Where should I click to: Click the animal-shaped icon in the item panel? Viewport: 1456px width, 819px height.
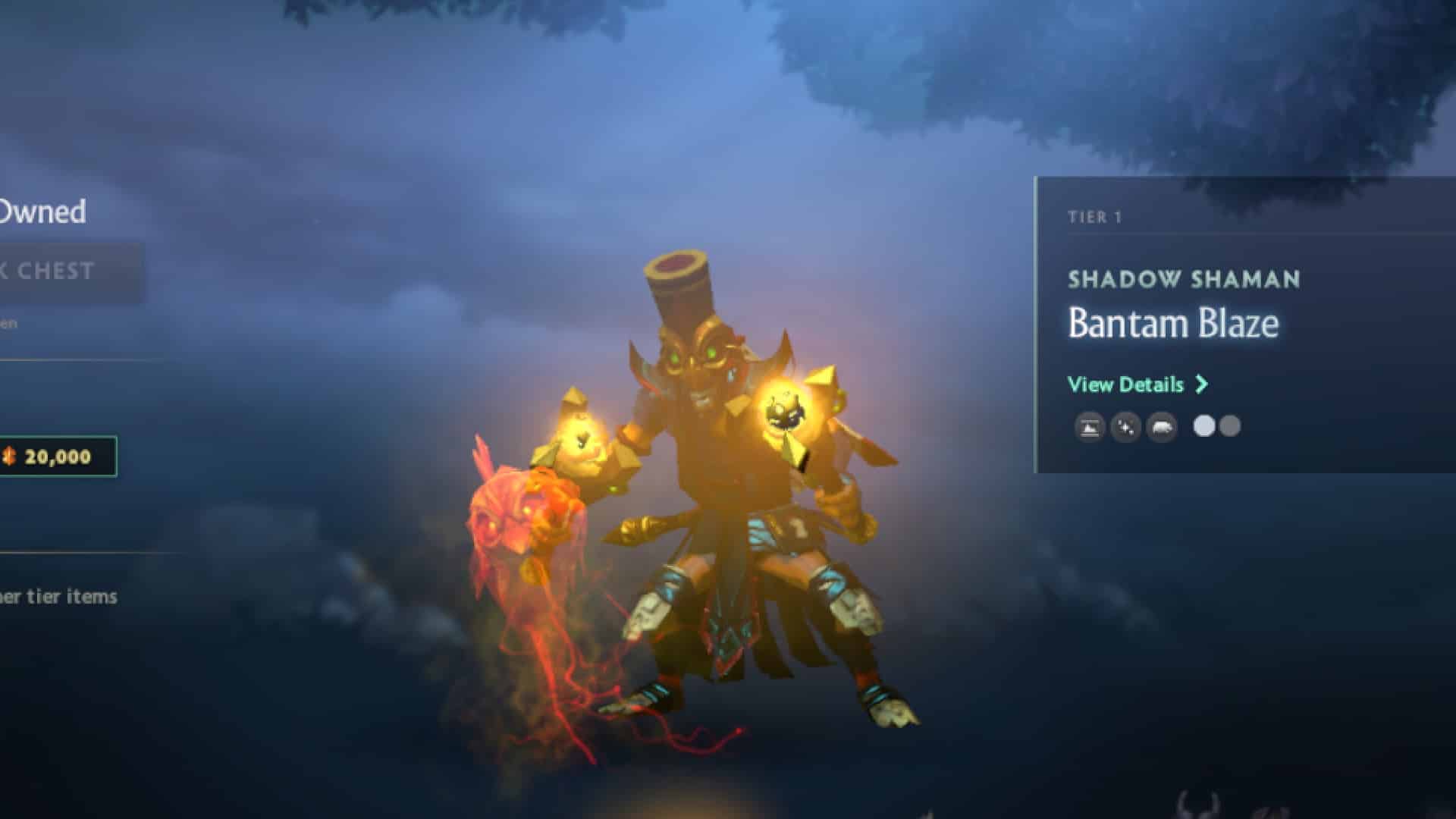tap(1160, 427)
